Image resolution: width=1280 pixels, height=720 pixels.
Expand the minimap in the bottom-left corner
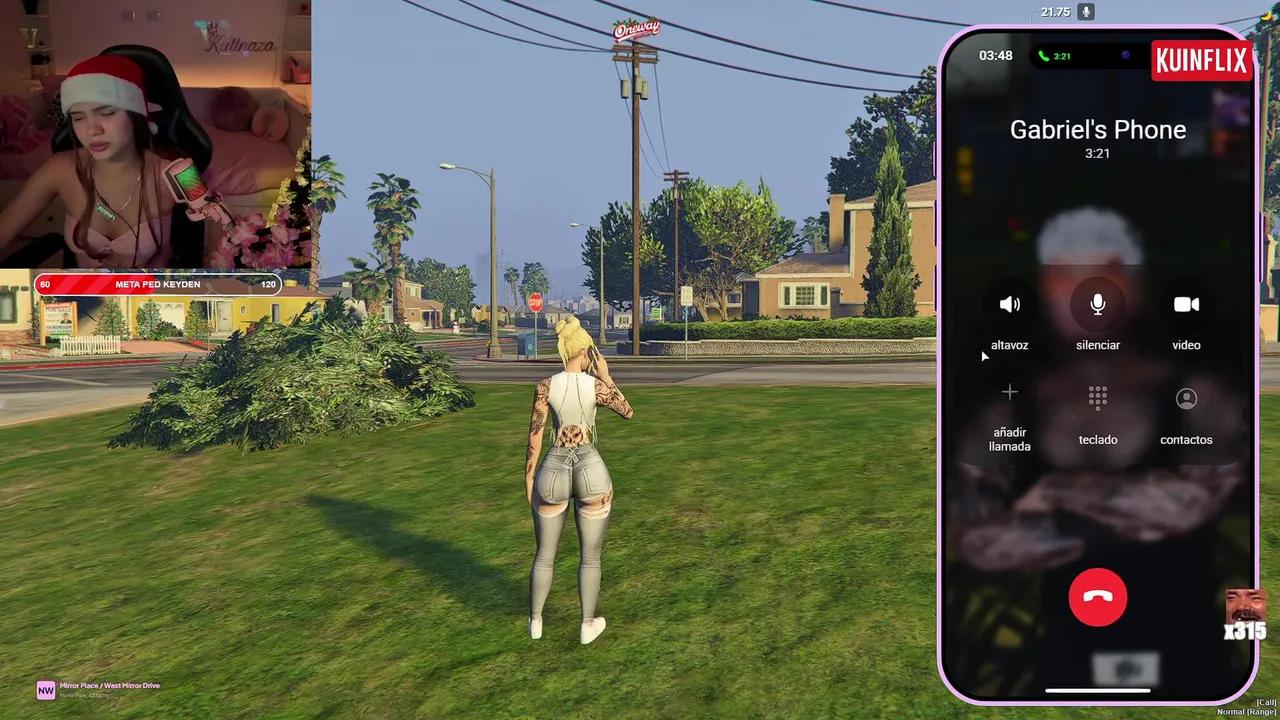(x=45, y=690)
